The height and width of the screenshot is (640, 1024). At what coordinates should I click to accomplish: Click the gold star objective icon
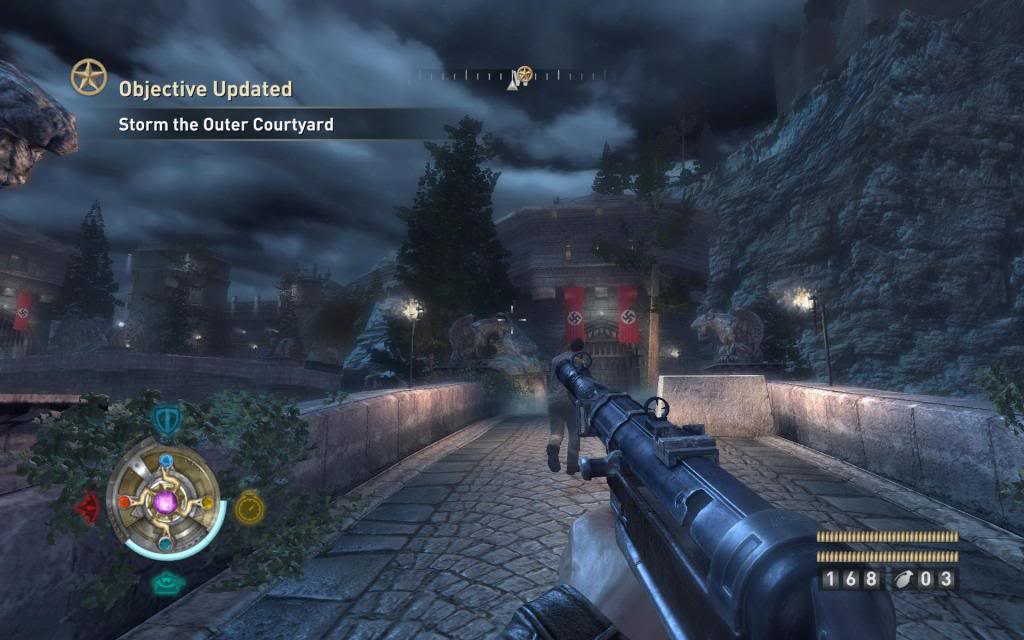point(88,77)
